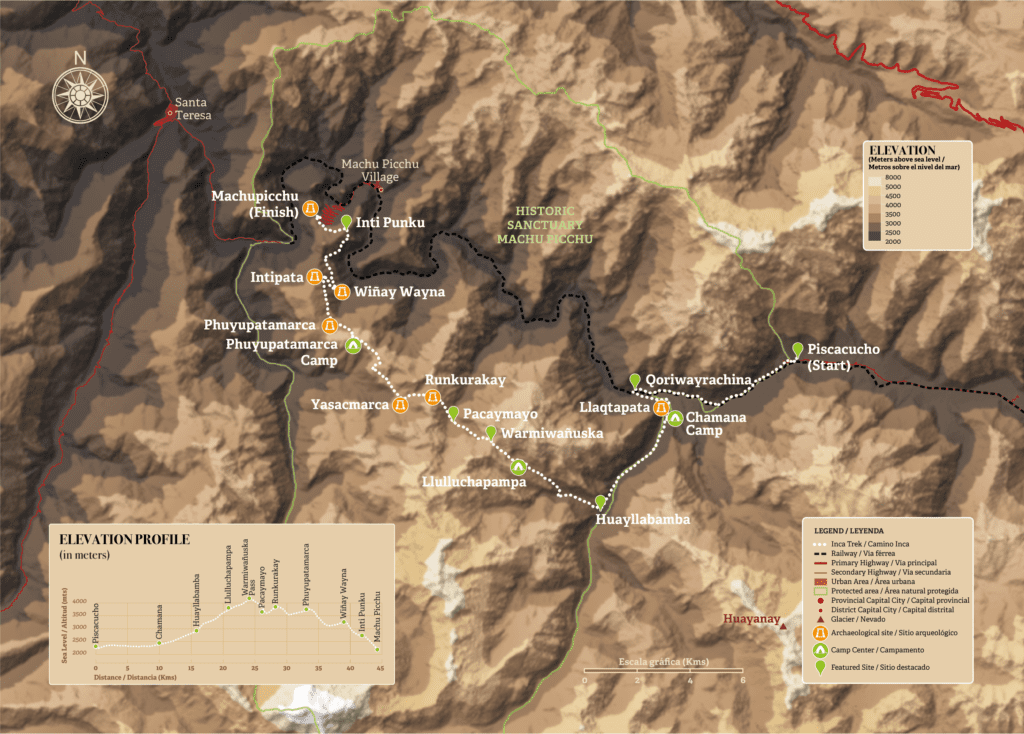Choose the Intipata archaeological site marker
1024x734 pixels.
point(314,276)
